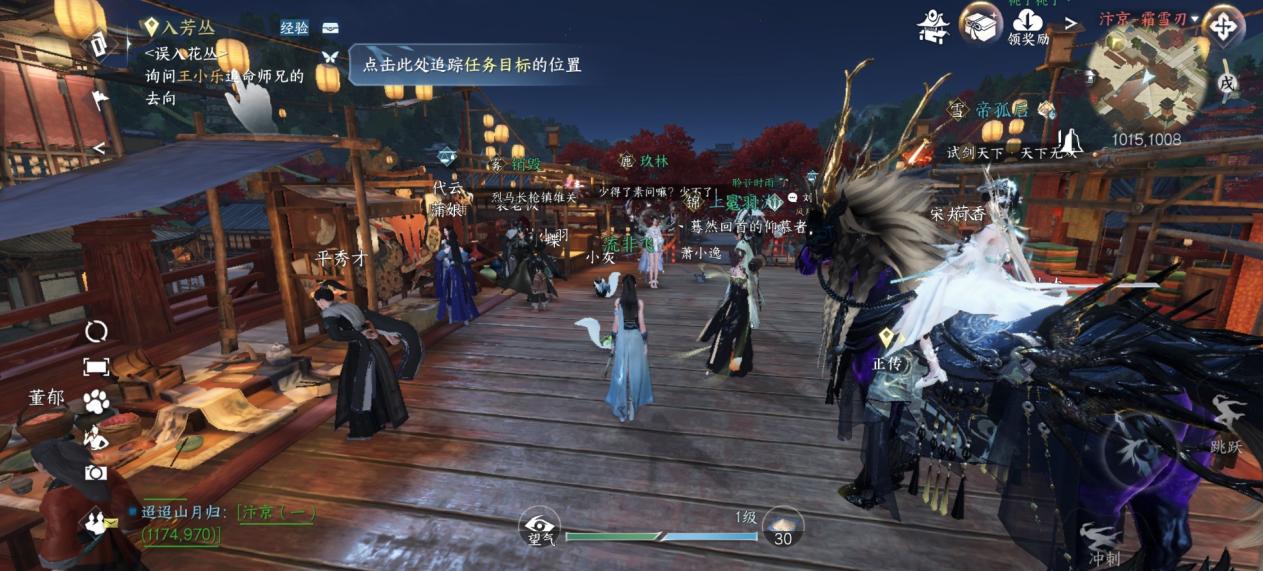Expand the top icon row with the arrow
Image resolution: width=1263 pixels, height=571 pixels.
pos(1070,22)
